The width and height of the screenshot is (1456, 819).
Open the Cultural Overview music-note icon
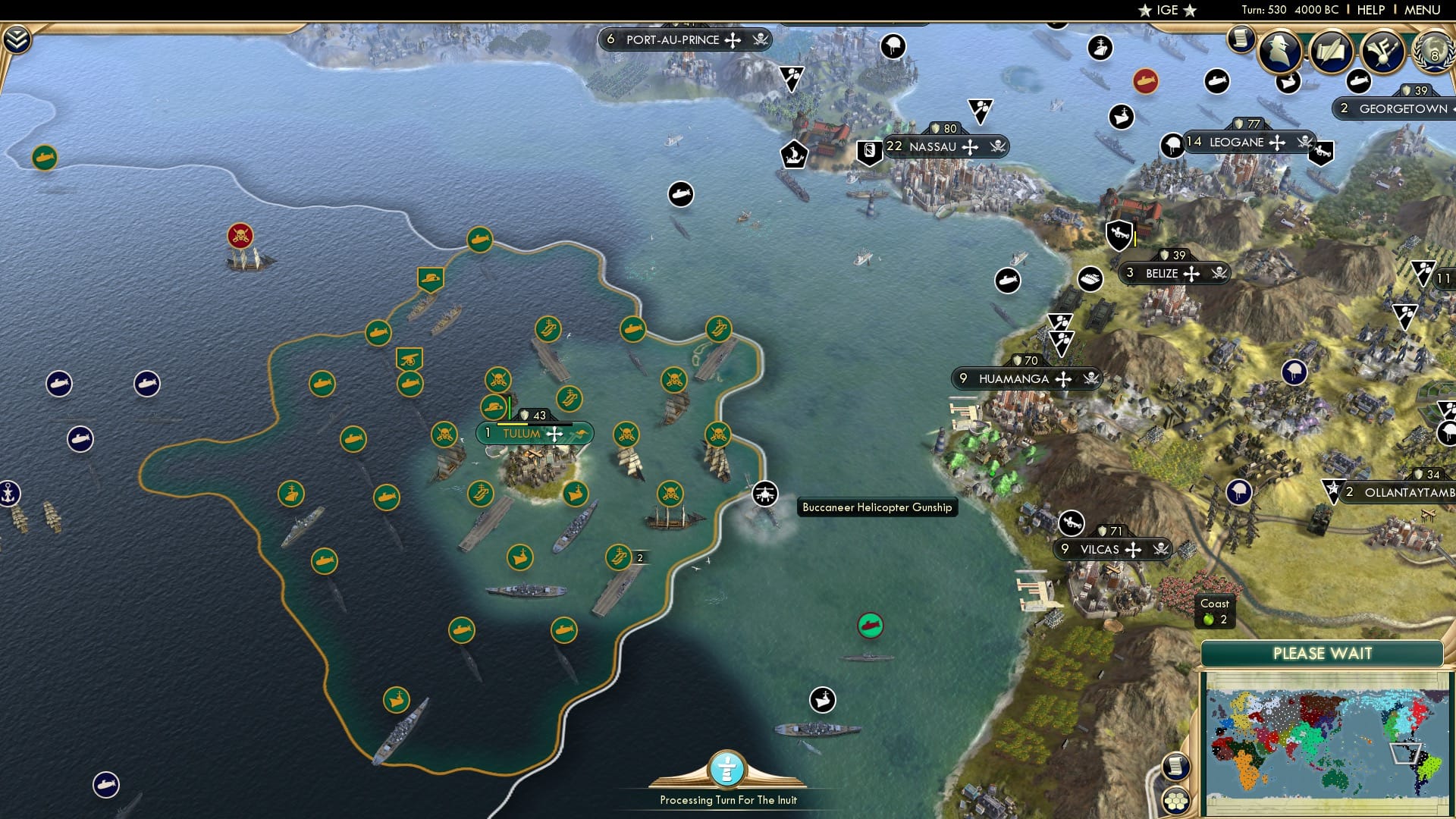click(1384, 52)
